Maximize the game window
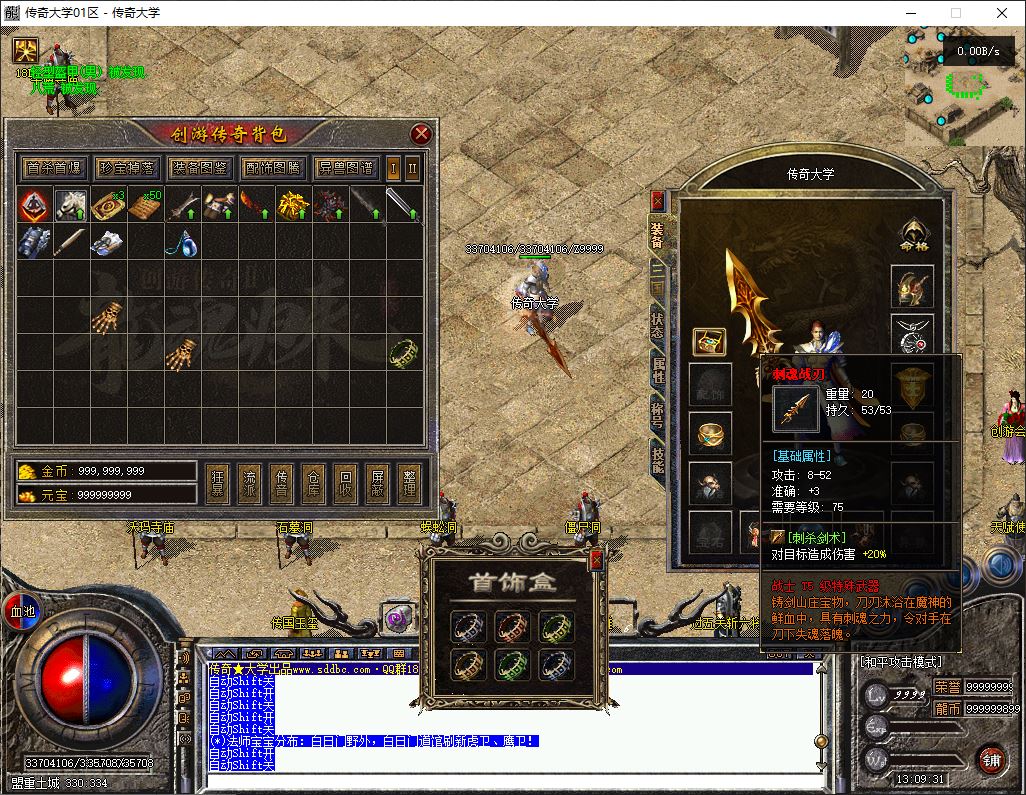The width and height of the screenshot is (1026, 795). click(x=955, y=13)
